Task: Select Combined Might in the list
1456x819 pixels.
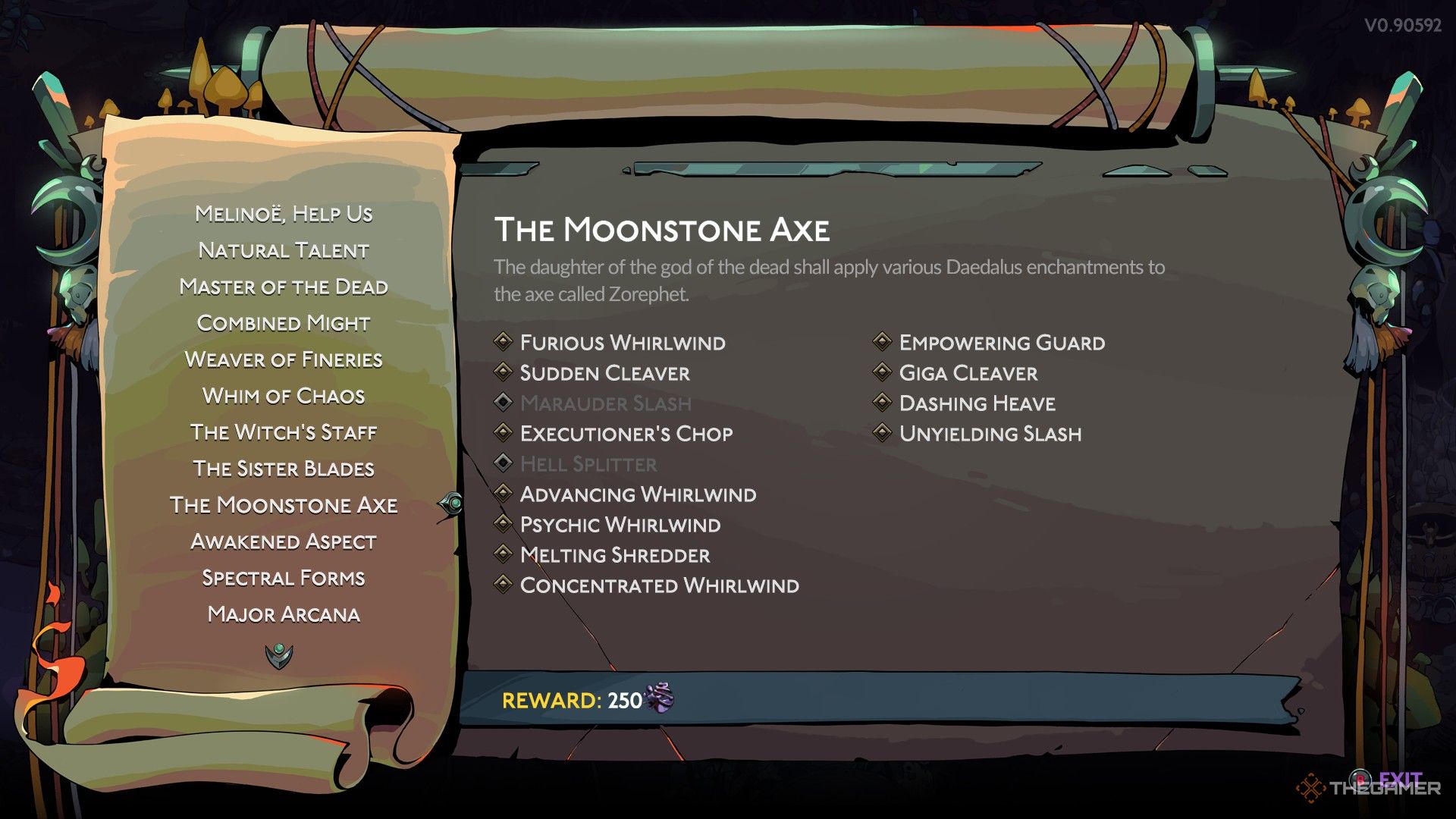Action: 284,323
